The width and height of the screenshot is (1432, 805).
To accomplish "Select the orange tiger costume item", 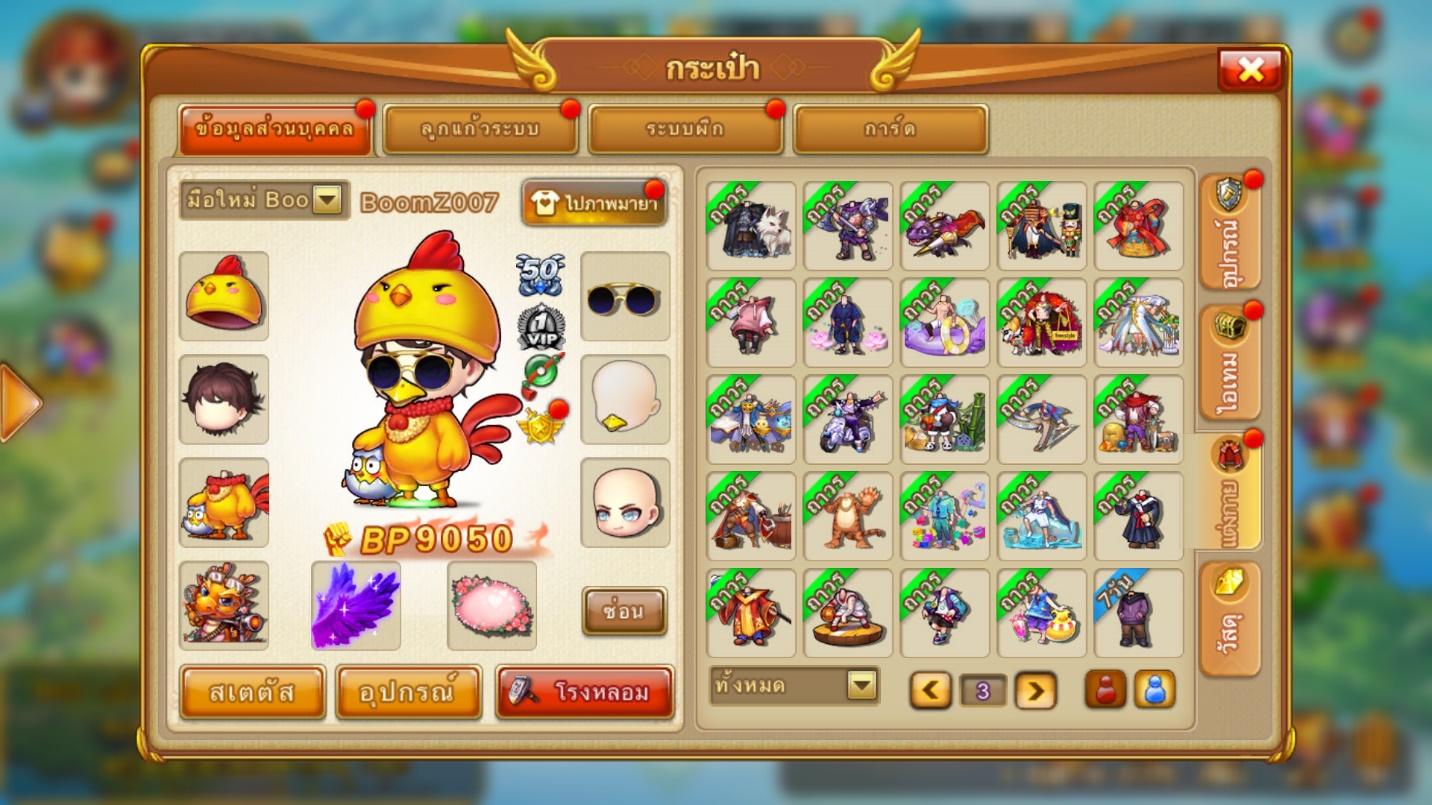I will coord(848,517).
